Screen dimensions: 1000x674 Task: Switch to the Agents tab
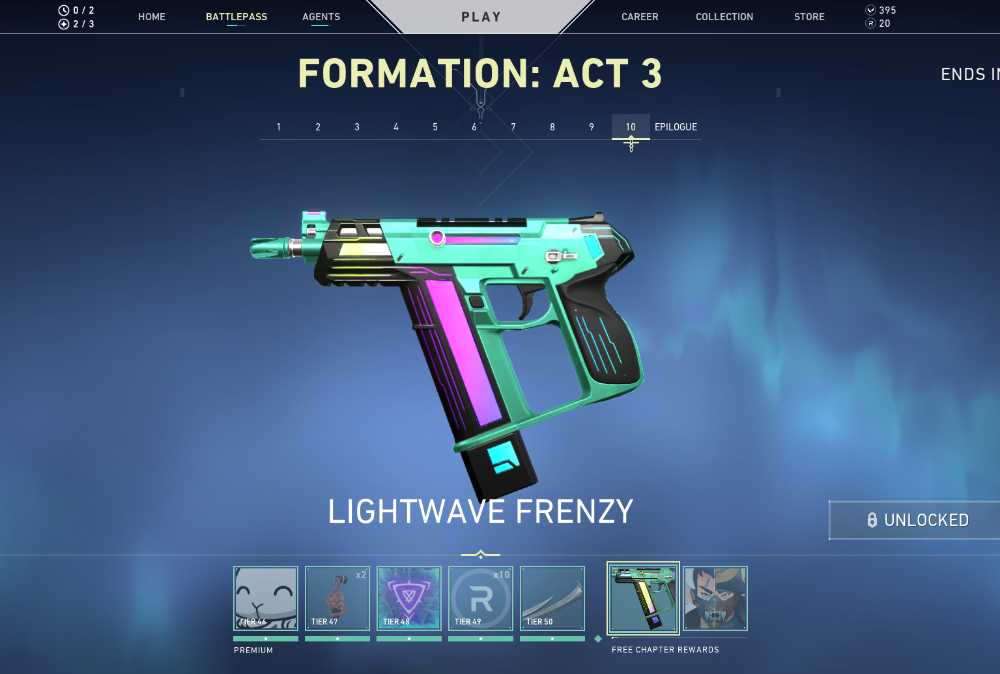pos(321,17)
